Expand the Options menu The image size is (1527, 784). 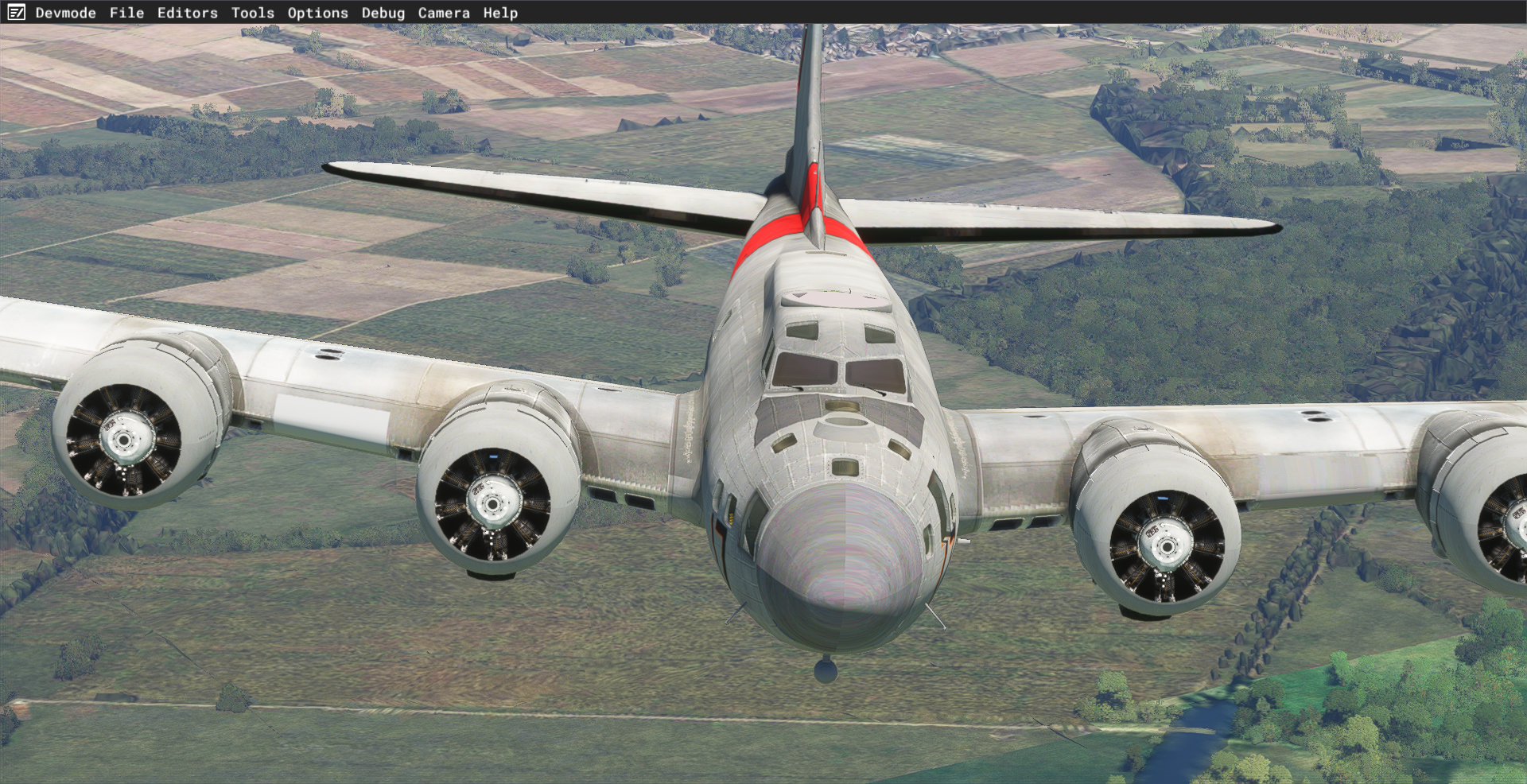tap(317, 13)
